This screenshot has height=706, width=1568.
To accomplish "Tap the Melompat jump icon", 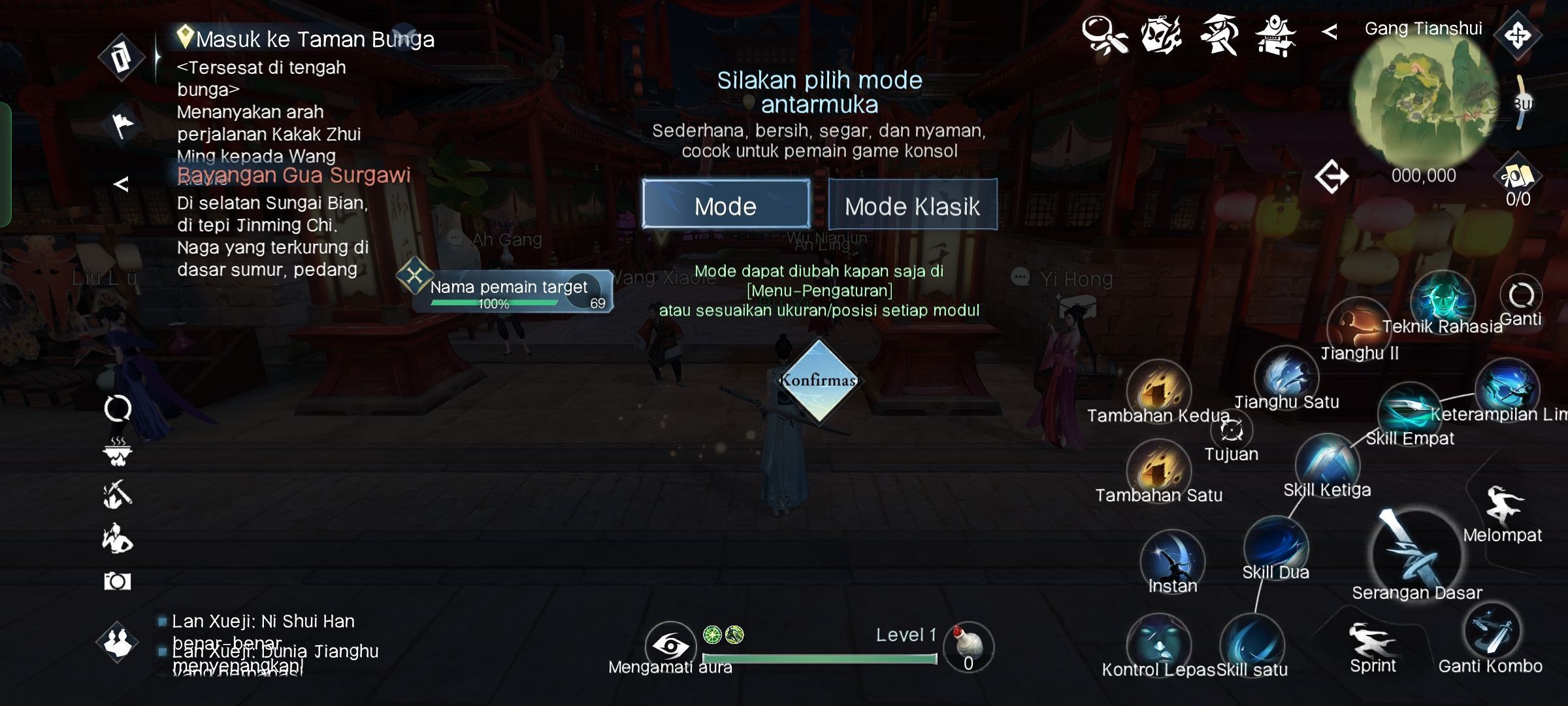I will [x=1503, y=507].
